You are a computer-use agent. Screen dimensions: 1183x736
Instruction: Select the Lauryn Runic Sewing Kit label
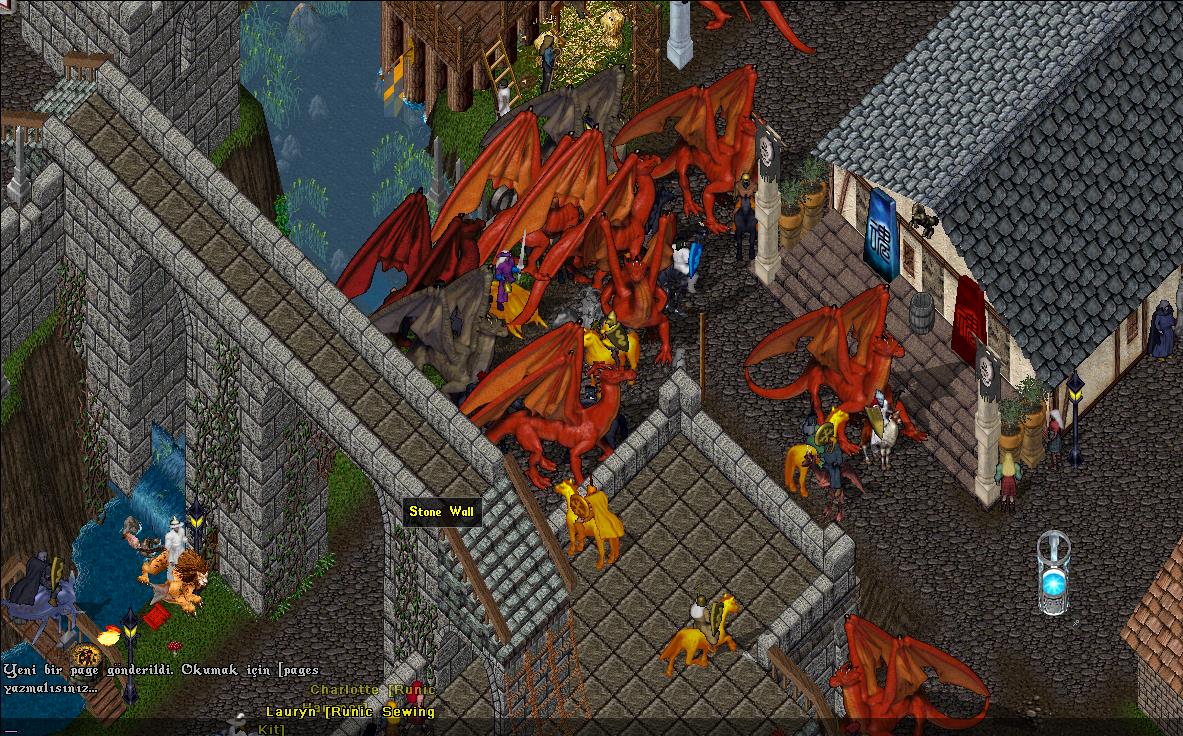(x=350, y=712)
